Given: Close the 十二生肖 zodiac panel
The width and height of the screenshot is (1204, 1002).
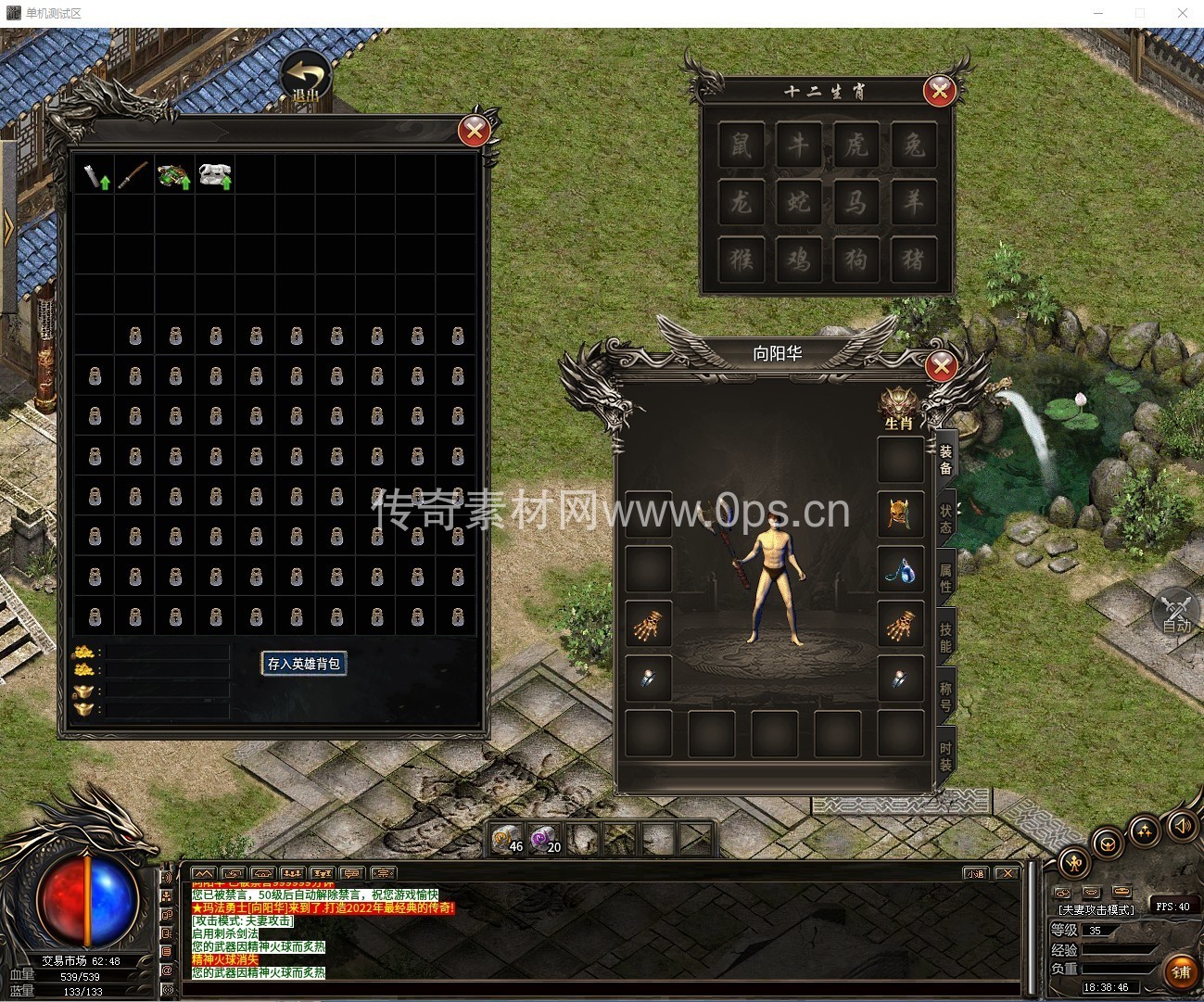Looking at the screenshot, I should pos(939,90).
